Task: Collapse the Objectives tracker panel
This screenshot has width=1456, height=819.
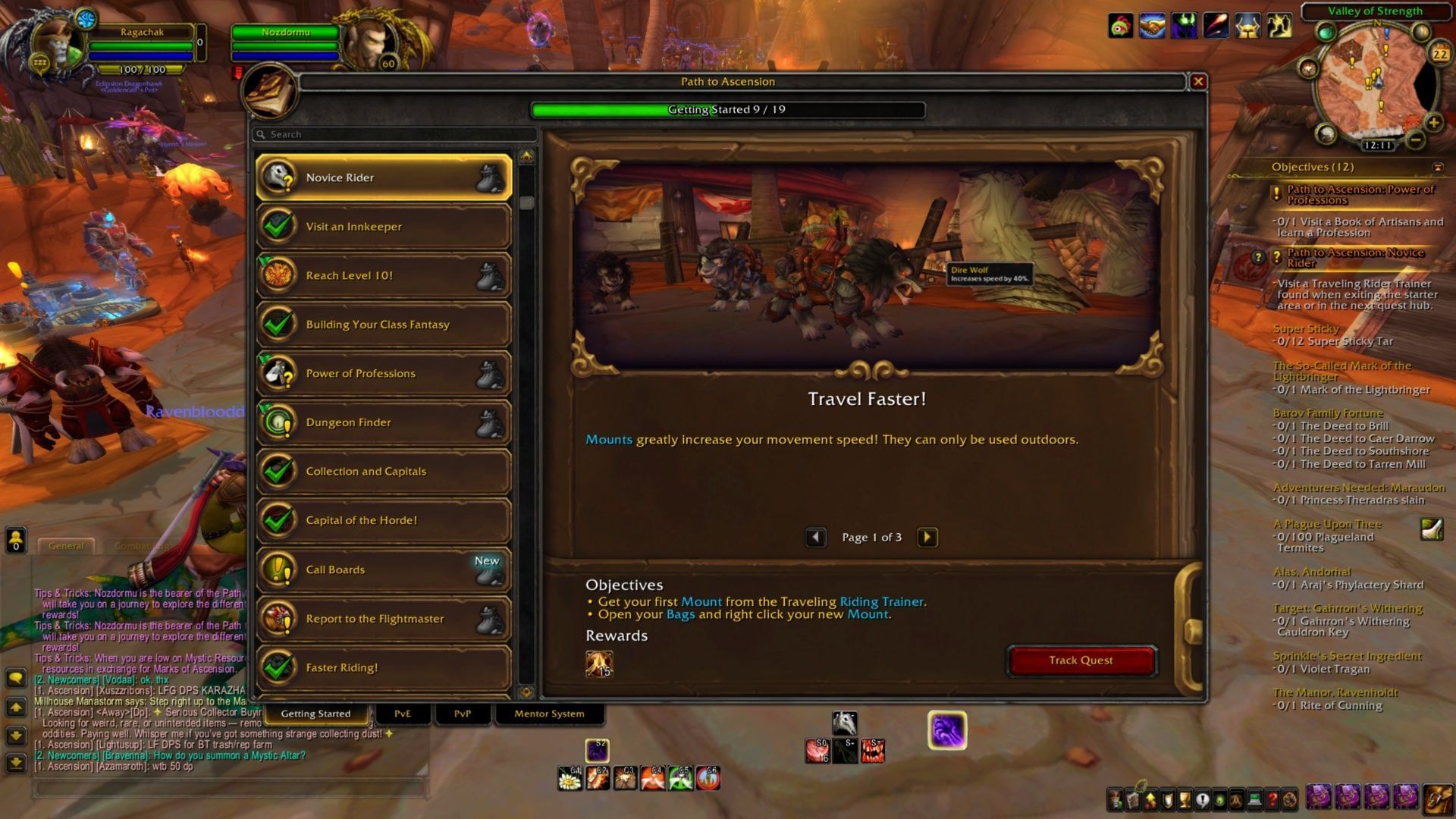Action: coord(1439,168)
